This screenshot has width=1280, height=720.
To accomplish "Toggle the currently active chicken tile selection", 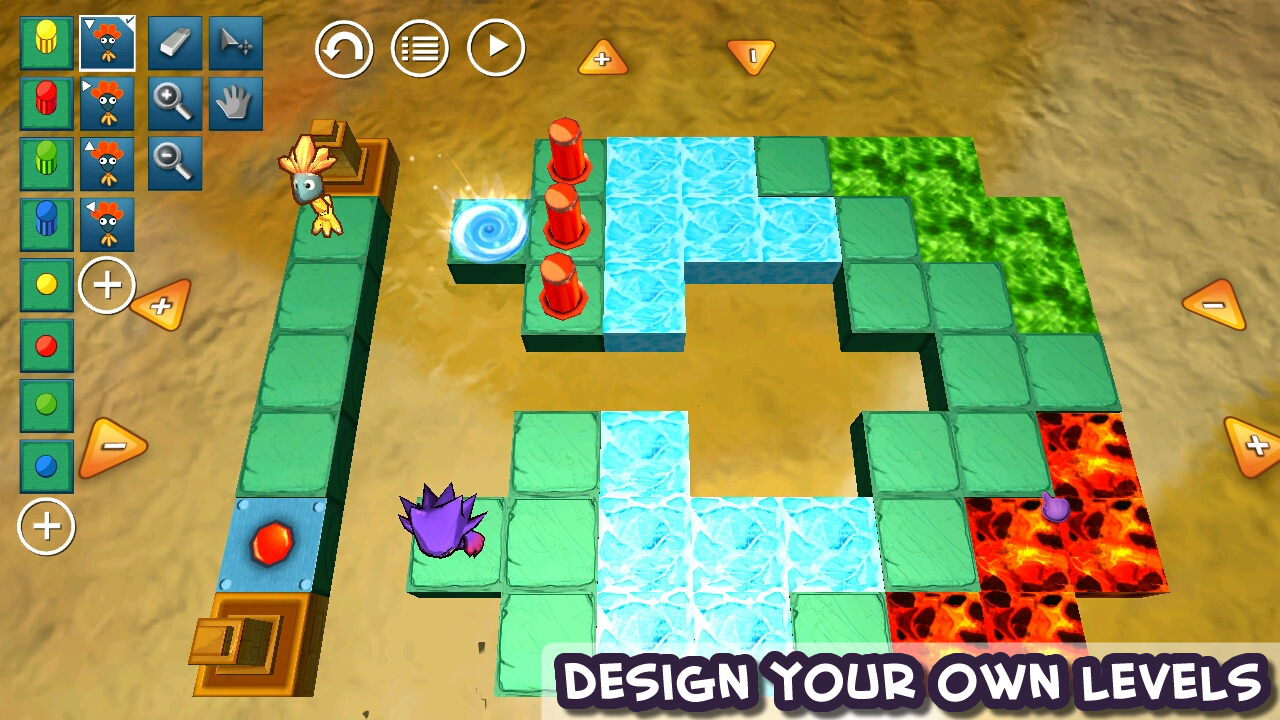I will (107, 44).
